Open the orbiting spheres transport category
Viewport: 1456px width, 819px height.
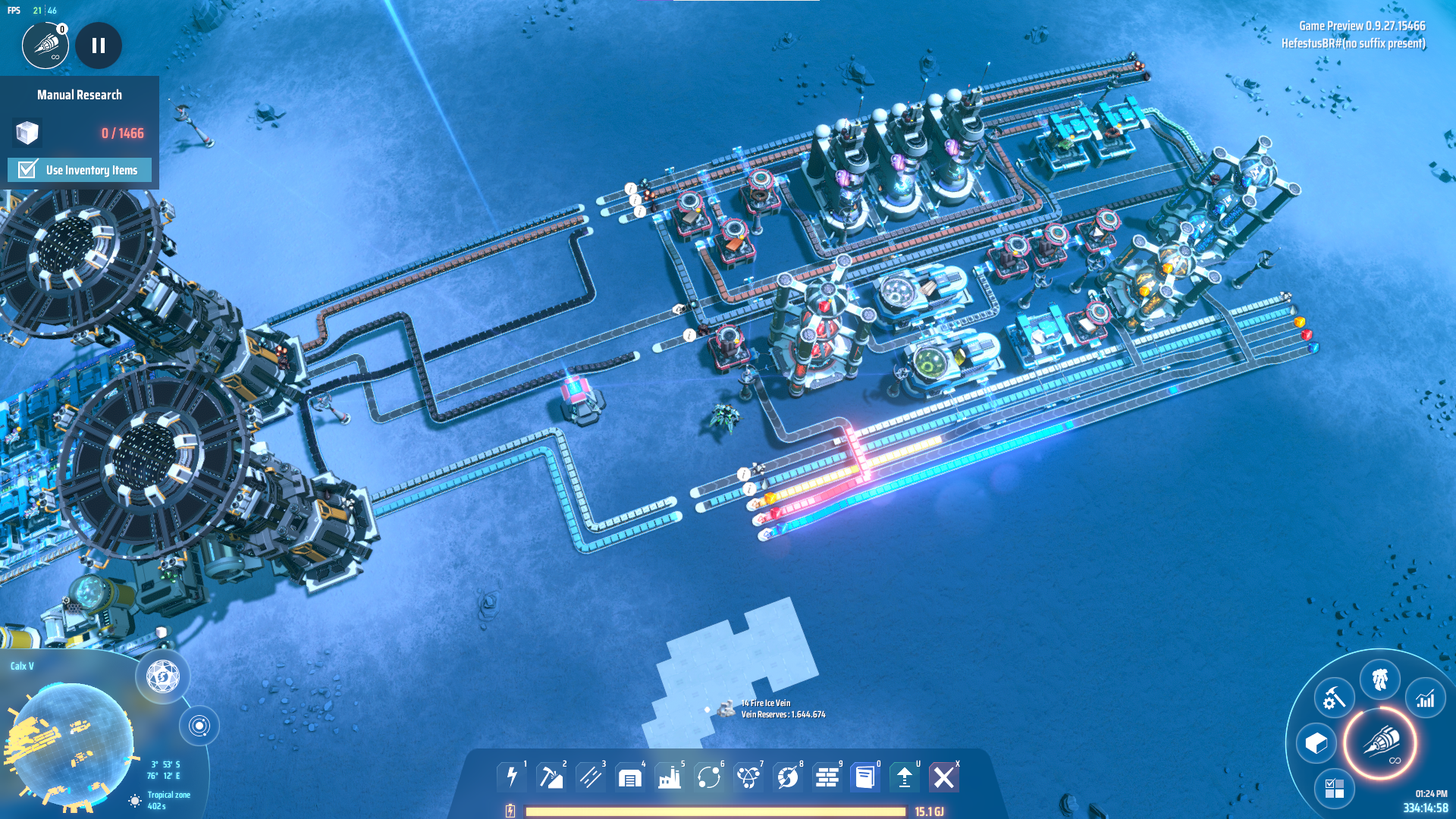(708, 777)
